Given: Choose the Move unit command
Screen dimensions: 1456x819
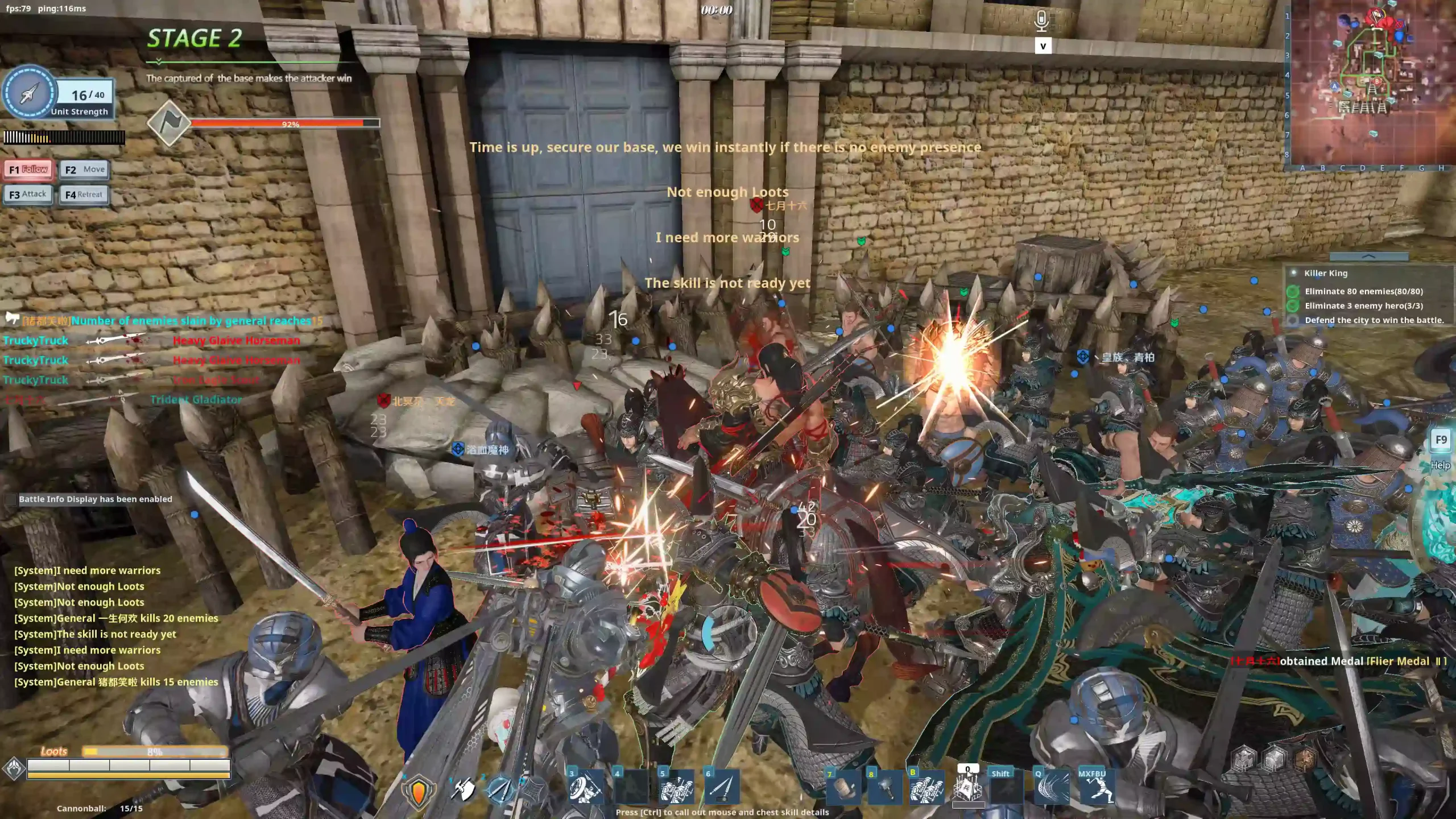Looking at the screenshot, I should click(84, 169).
